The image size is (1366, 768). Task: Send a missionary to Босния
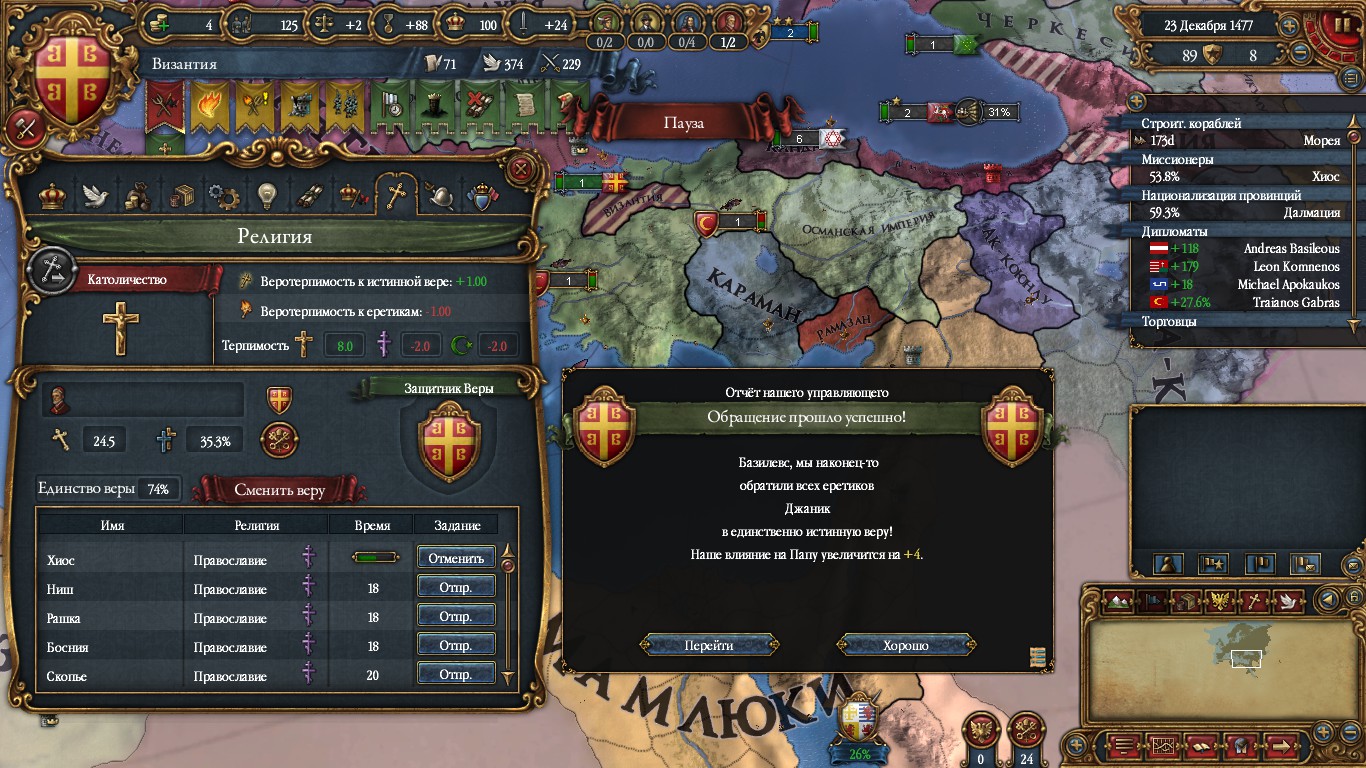click(456, 646)
